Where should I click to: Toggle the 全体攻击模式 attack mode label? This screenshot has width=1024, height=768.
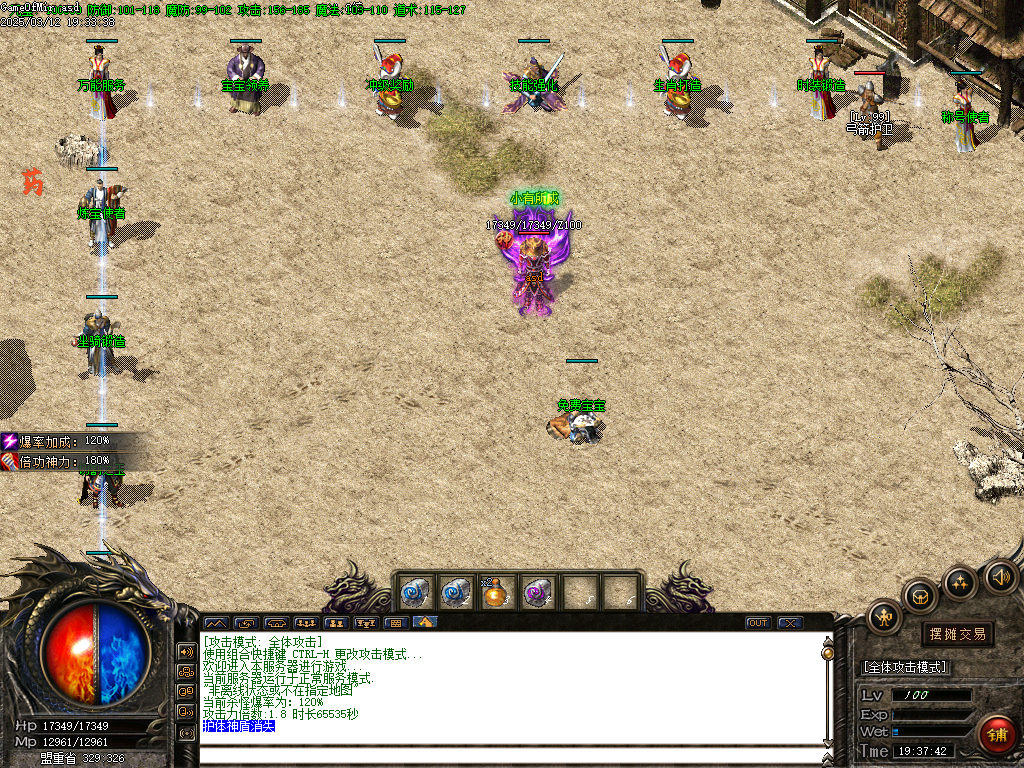[x=906, y=667]
